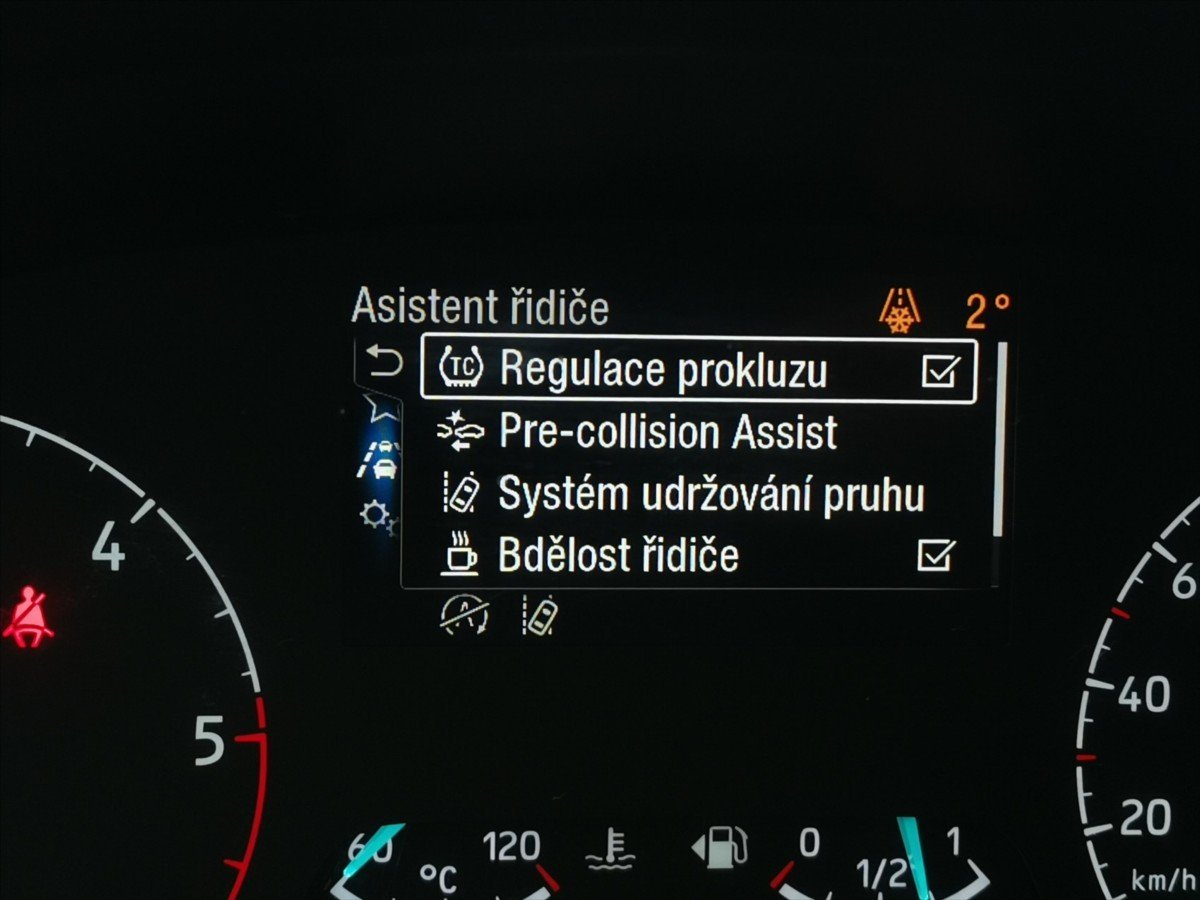Open the Pre-collision Assist entry
Viewport: 1200px width, 900px height.
pyautogui.click(x=667, y=433)
